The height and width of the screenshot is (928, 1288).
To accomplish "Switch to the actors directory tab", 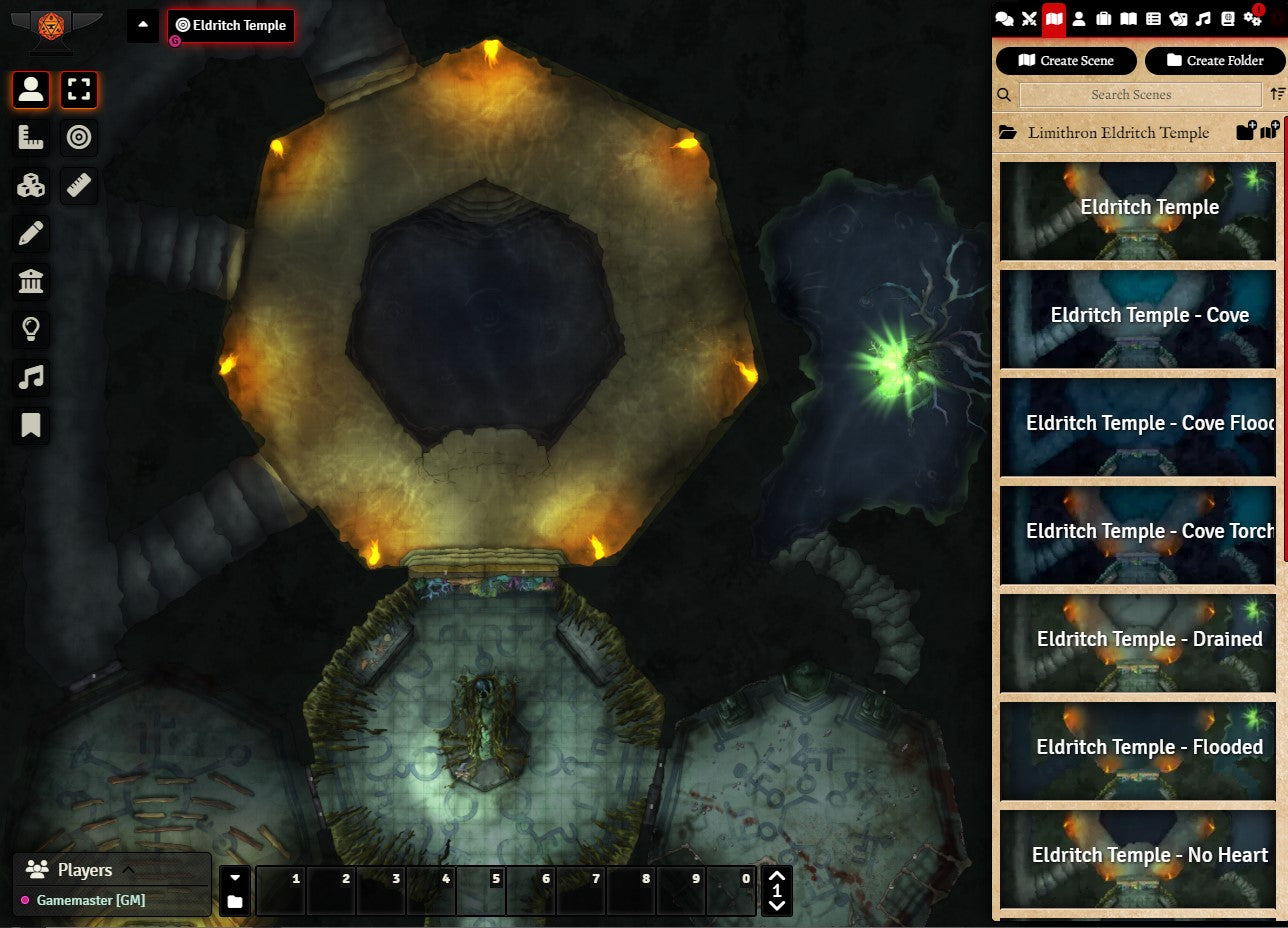I will coord(1079,19).
